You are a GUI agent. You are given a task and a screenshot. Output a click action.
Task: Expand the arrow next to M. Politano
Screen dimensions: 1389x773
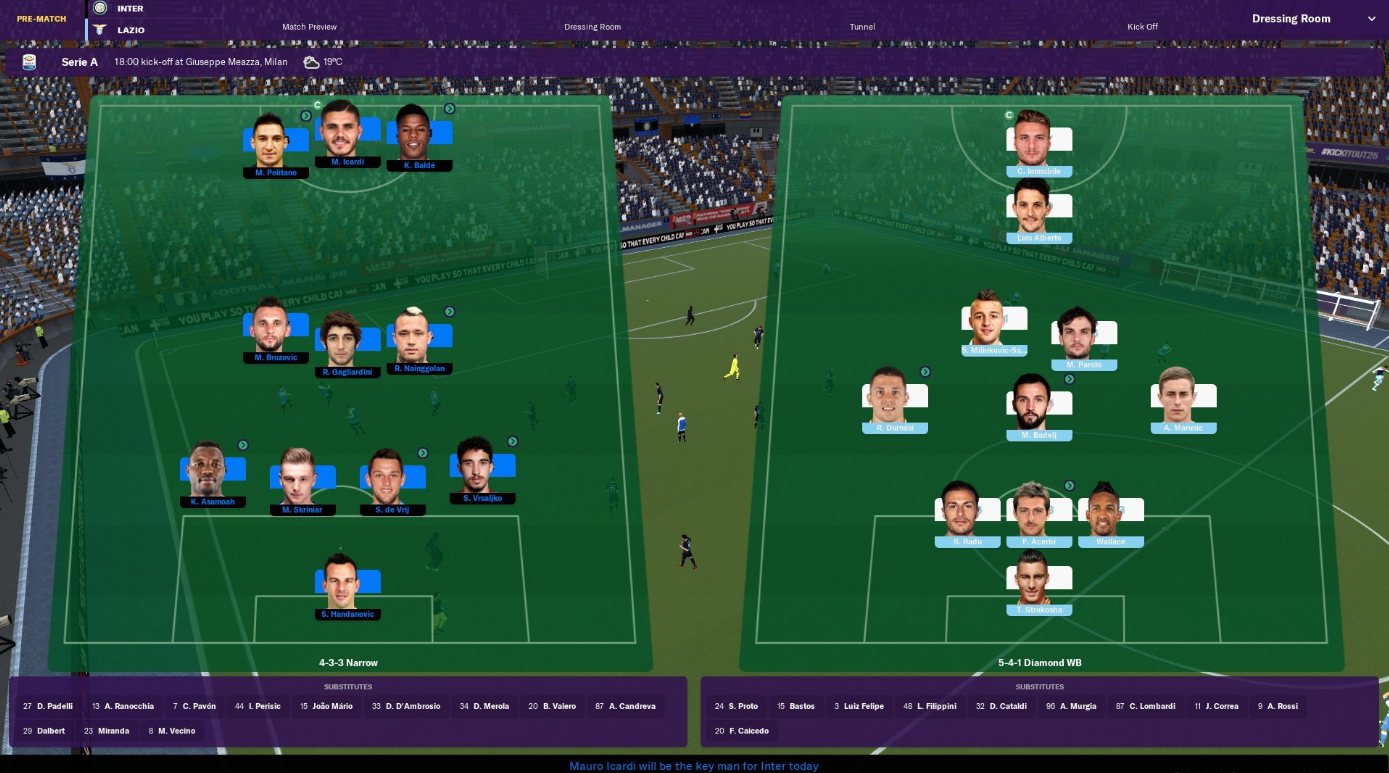[x=305, y=115]
